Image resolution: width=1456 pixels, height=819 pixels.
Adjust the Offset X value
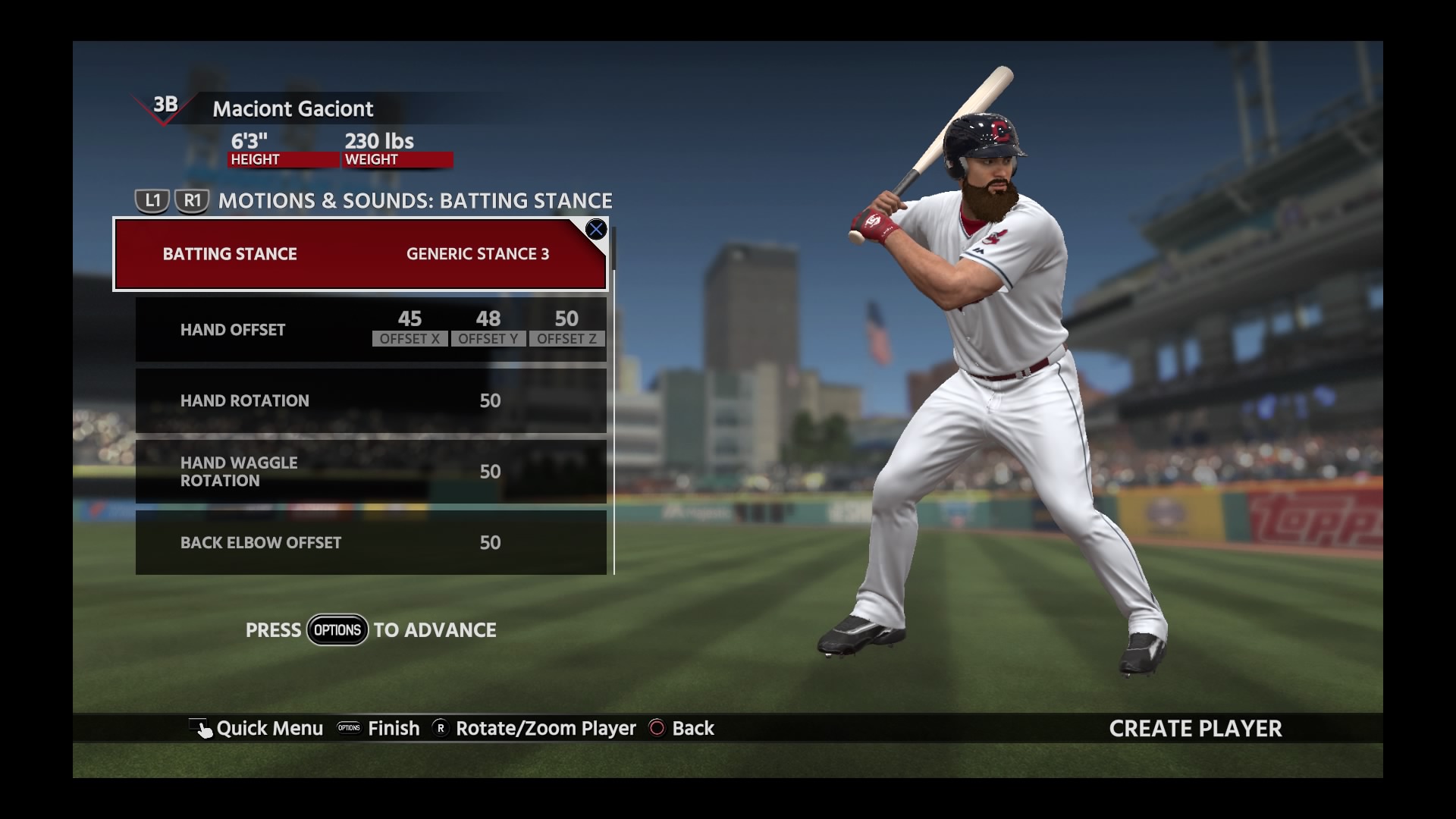(x=409, y=328)
